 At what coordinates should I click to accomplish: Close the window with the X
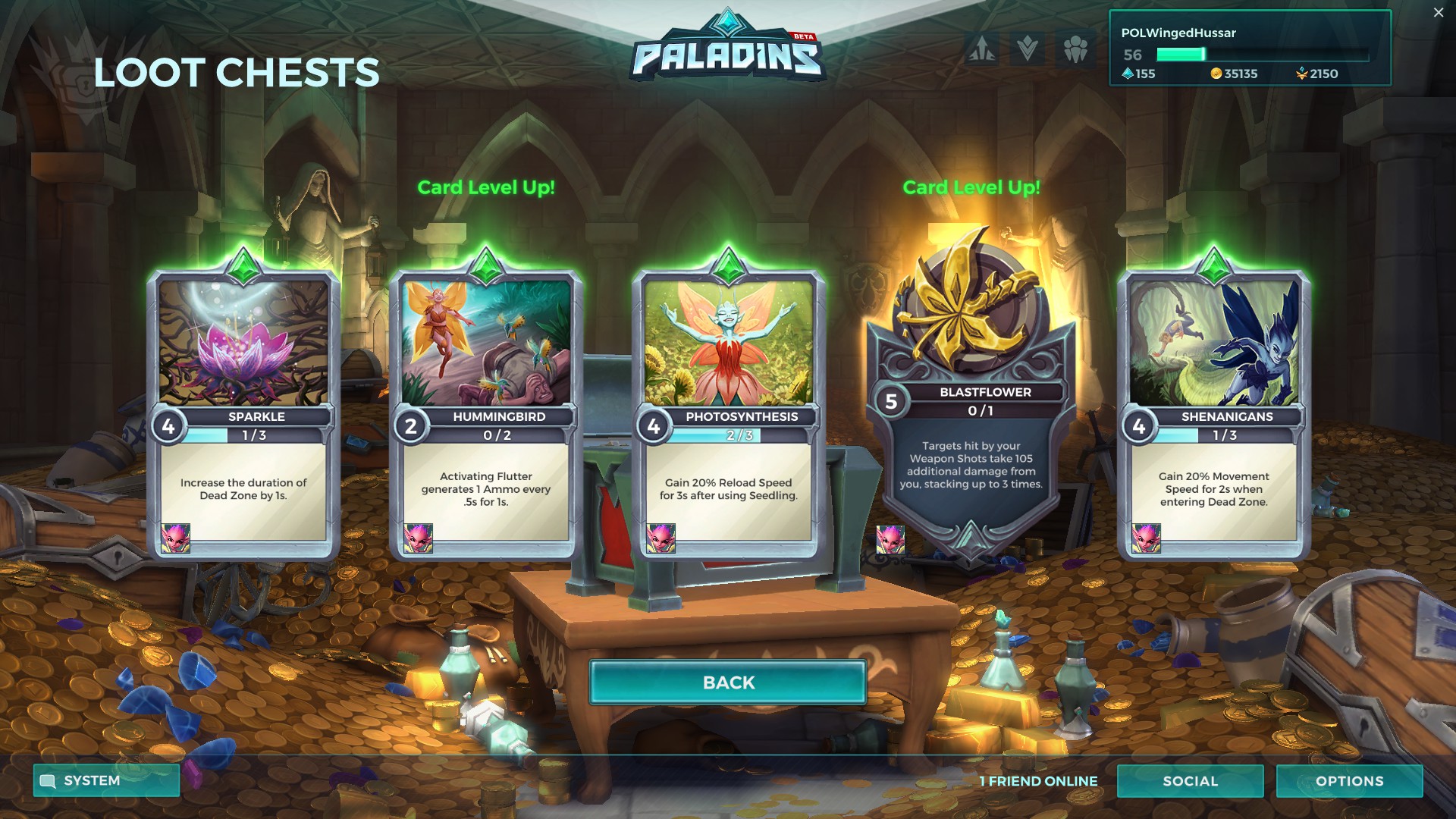tap(1439, 12)
